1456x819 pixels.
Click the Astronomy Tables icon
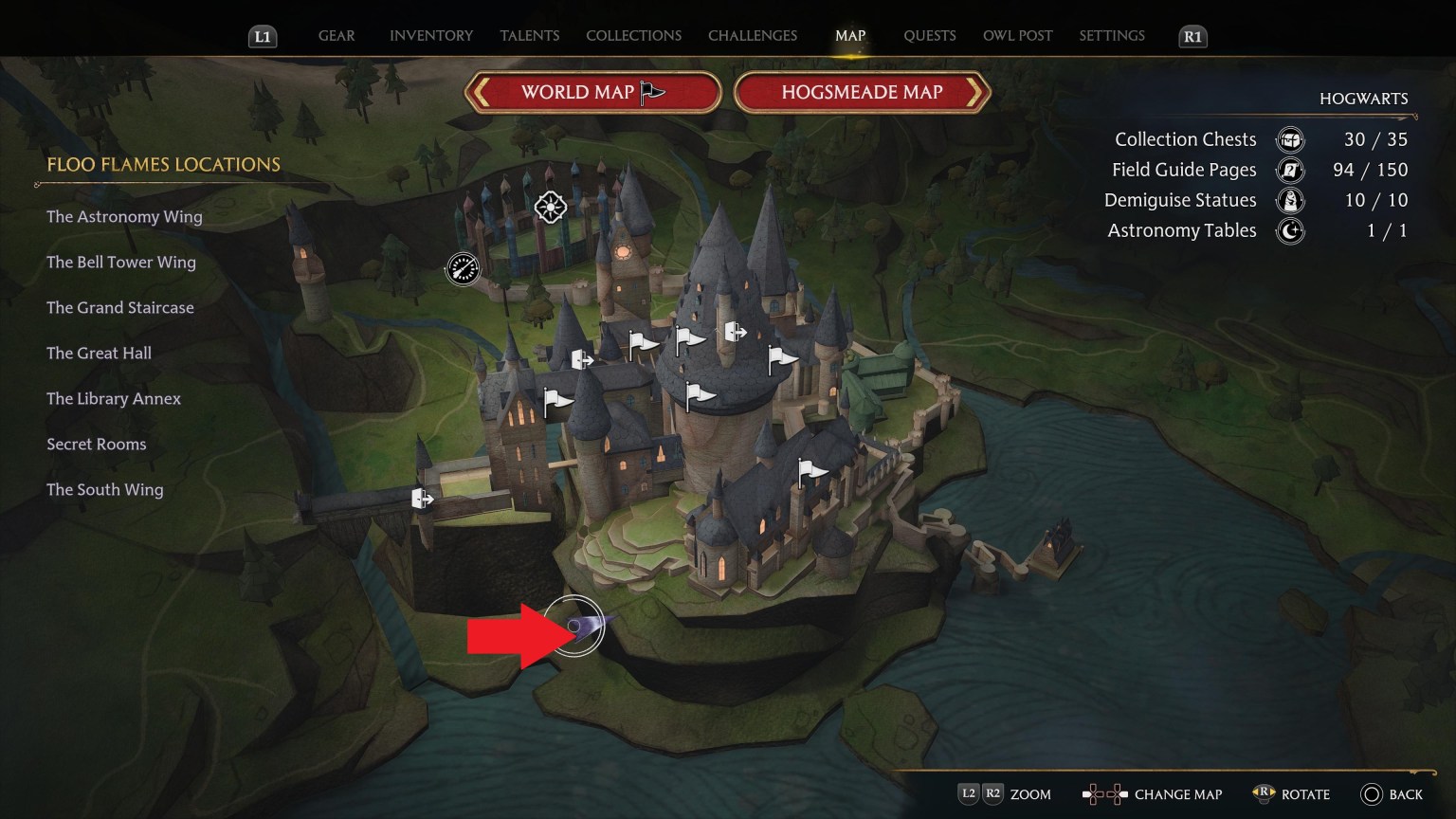(1289, 230)
